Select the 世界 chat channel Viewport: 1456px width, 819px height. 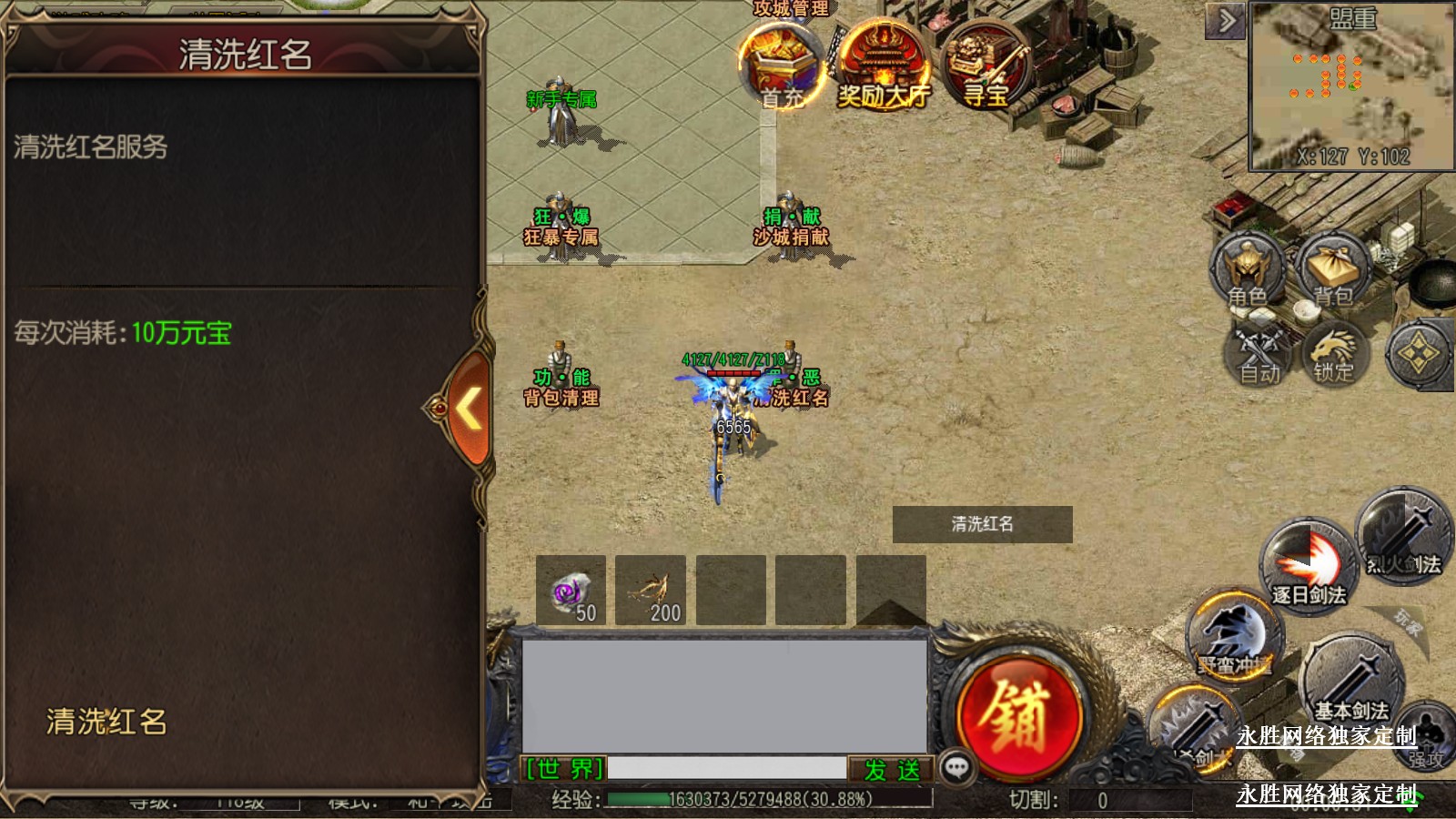point(564,770)
